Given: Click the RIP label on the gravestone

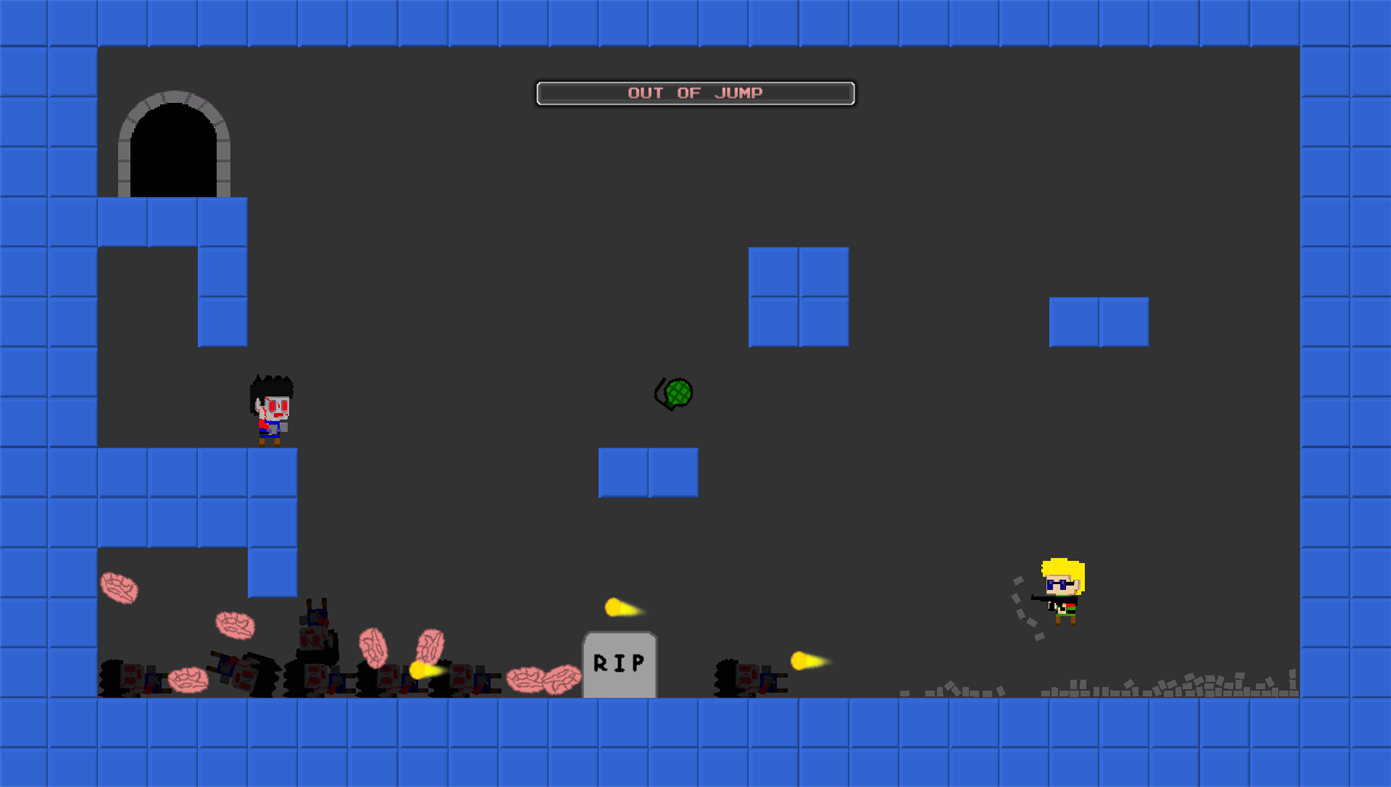Looking at the screenshot, I should point(618,661).
